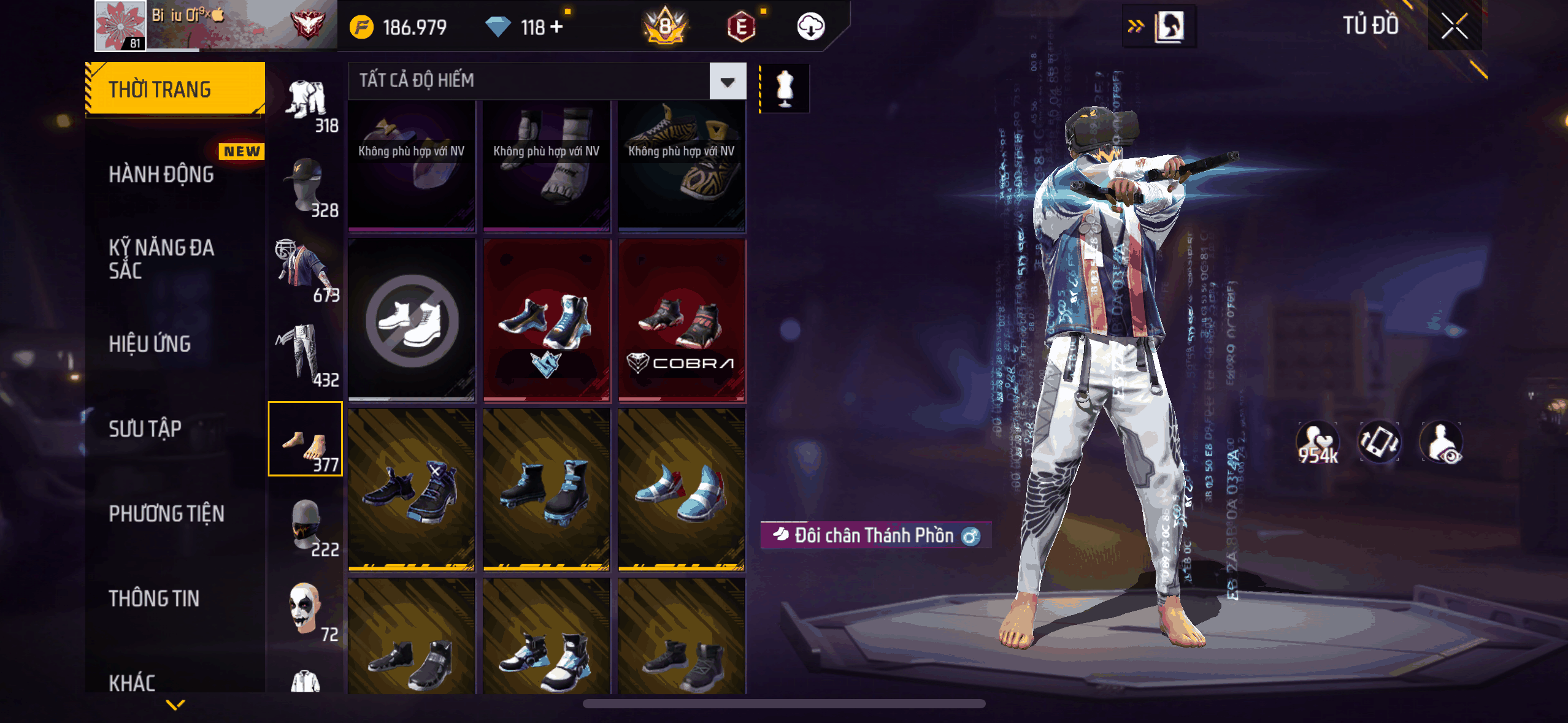Image resolution: width=1568 pixels, height=723 pixels.
Task: Select the bare feet shoes category
Action: tap(306, 439)
